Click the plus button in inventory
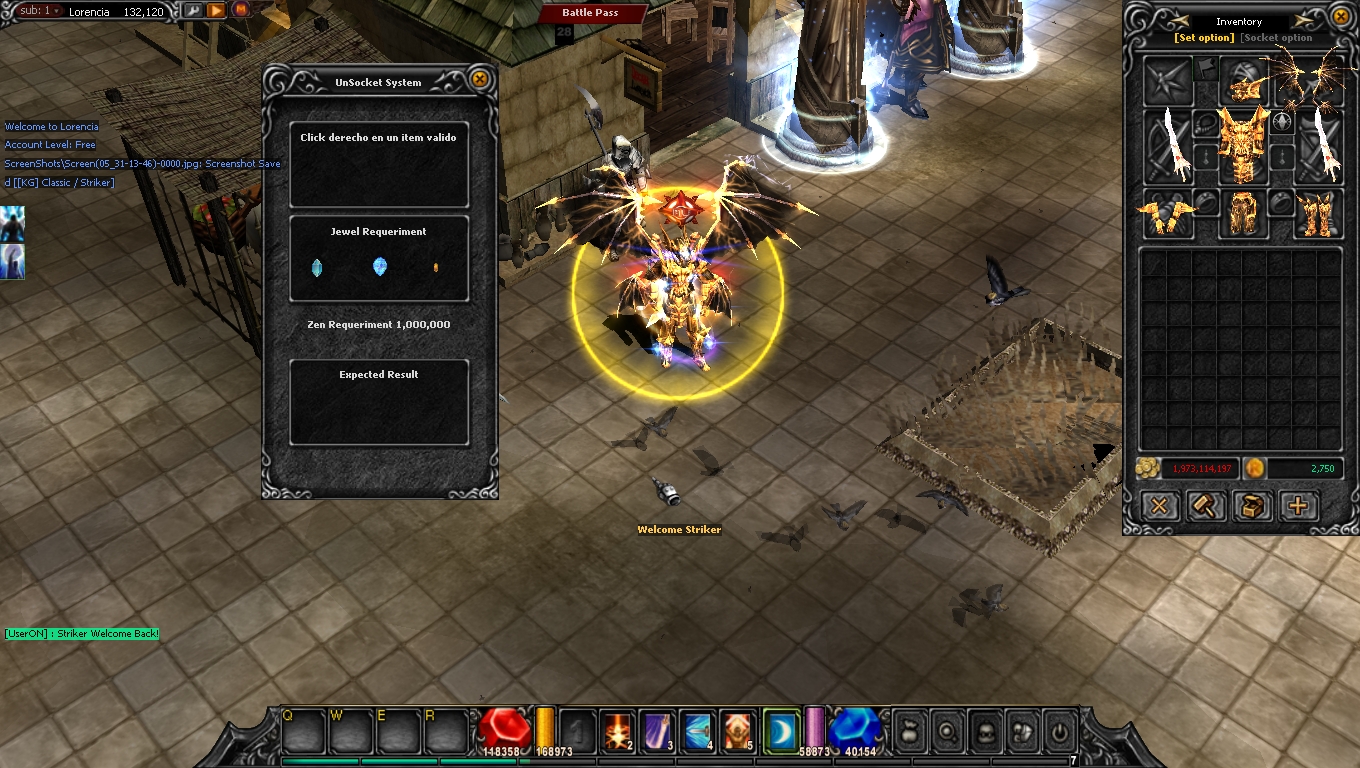Screen dimensions: 1360x768 1298,506
